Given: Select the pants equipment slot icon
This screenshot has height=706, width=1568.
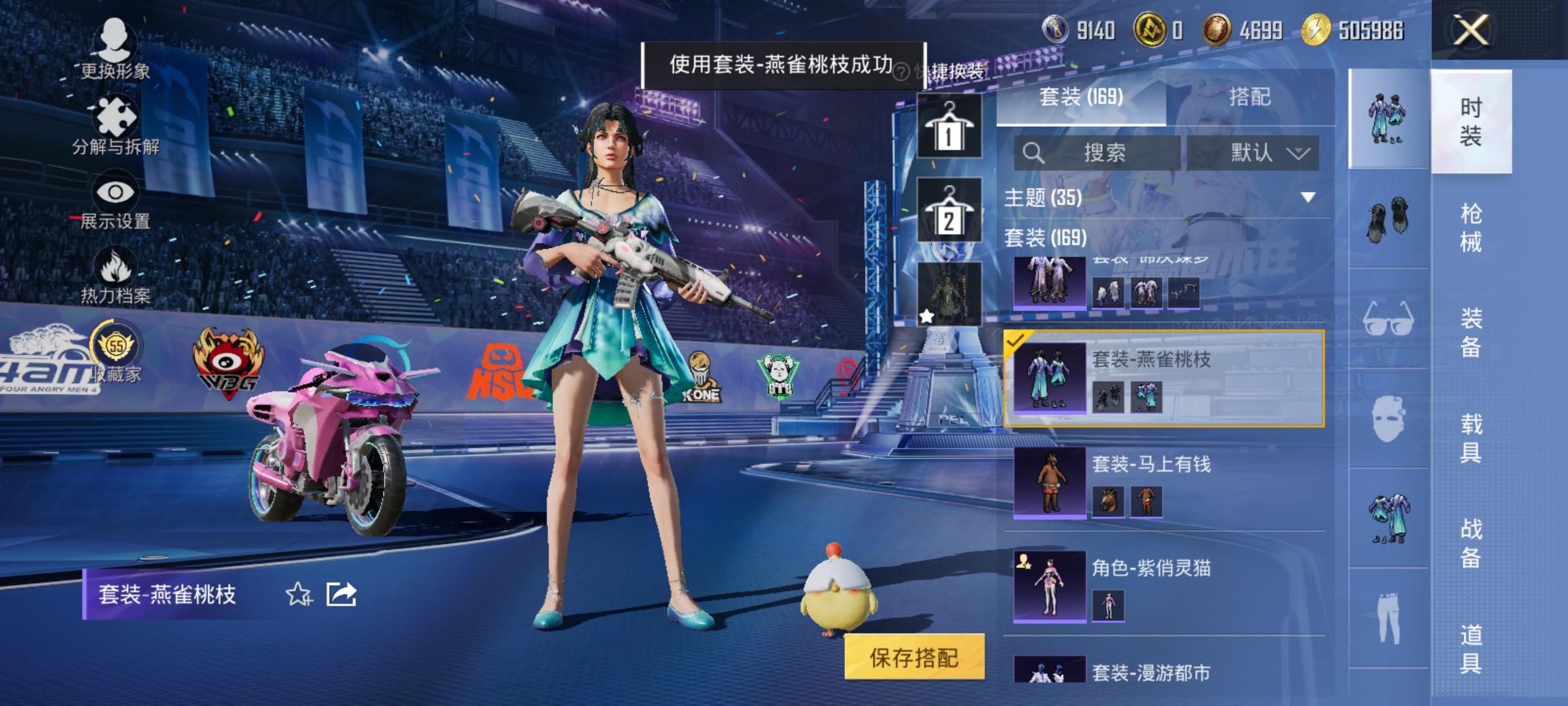Looking at the screenshot, I should click(x=1388, y=609).
